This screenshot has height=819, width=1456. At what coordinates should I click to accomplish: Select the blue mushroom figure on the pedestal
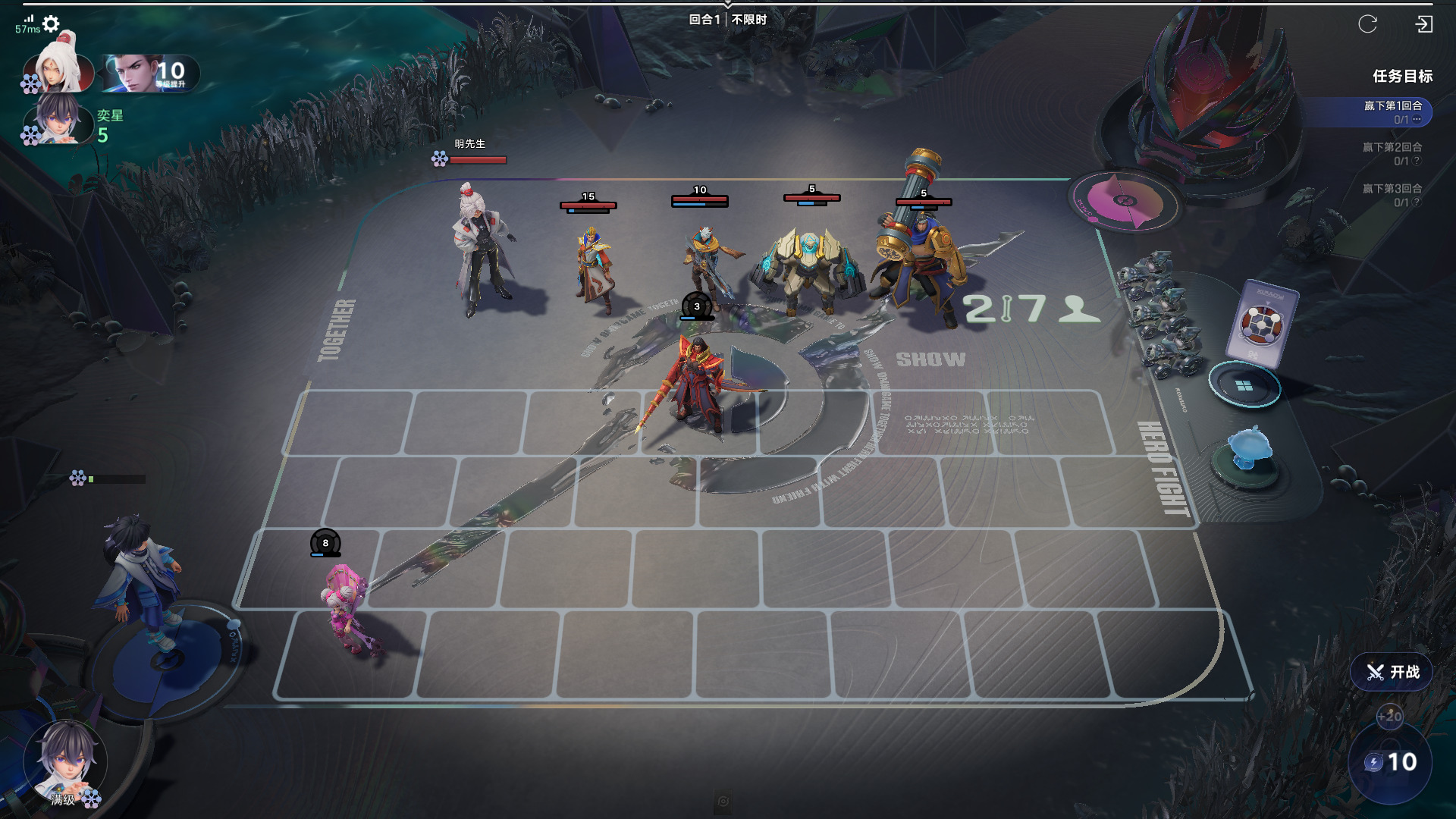click(1247, 449)
